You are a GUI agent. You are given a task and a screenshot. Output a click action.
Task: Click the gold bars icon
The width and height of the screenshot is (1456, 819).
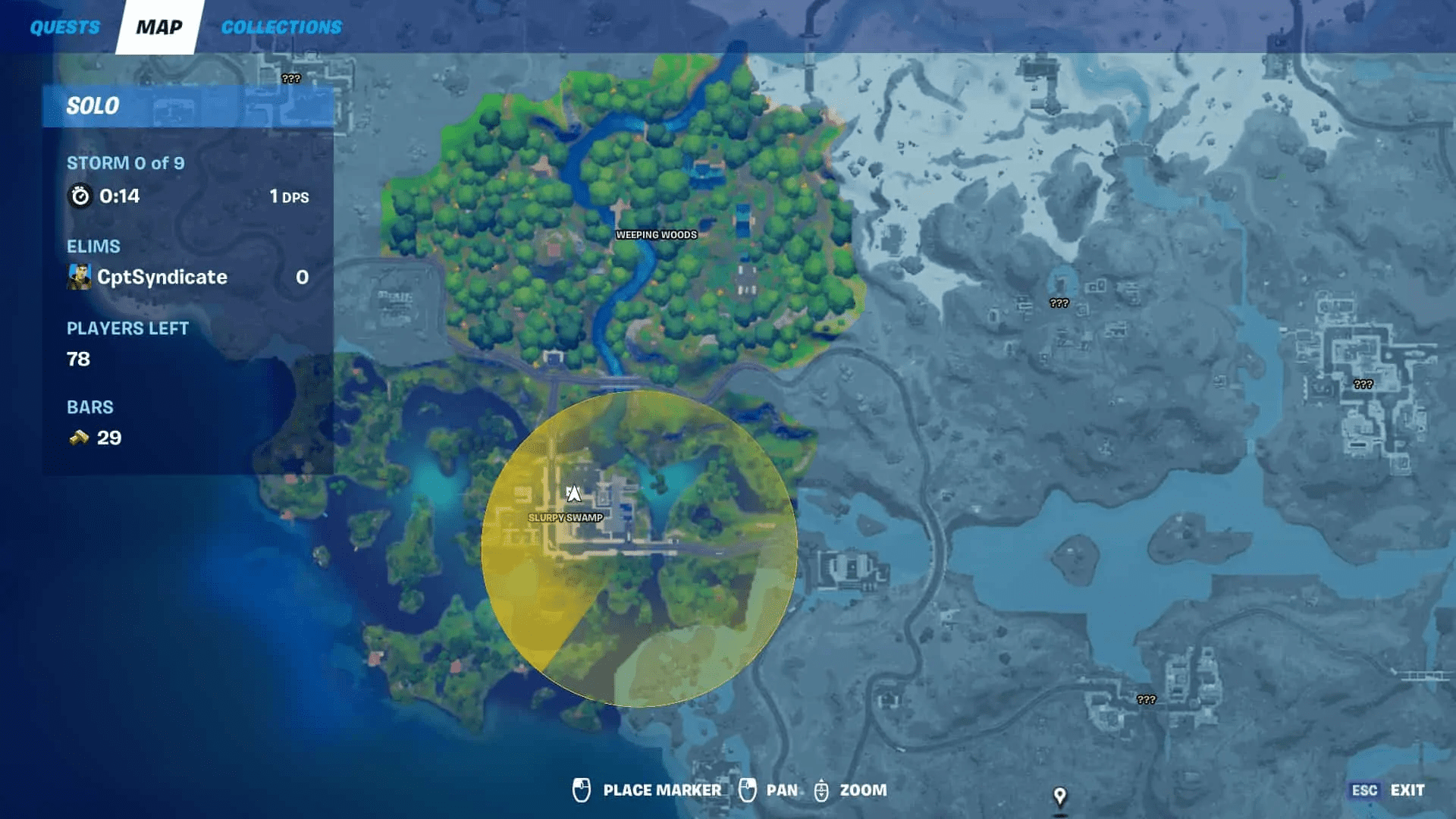pos(80,437)
